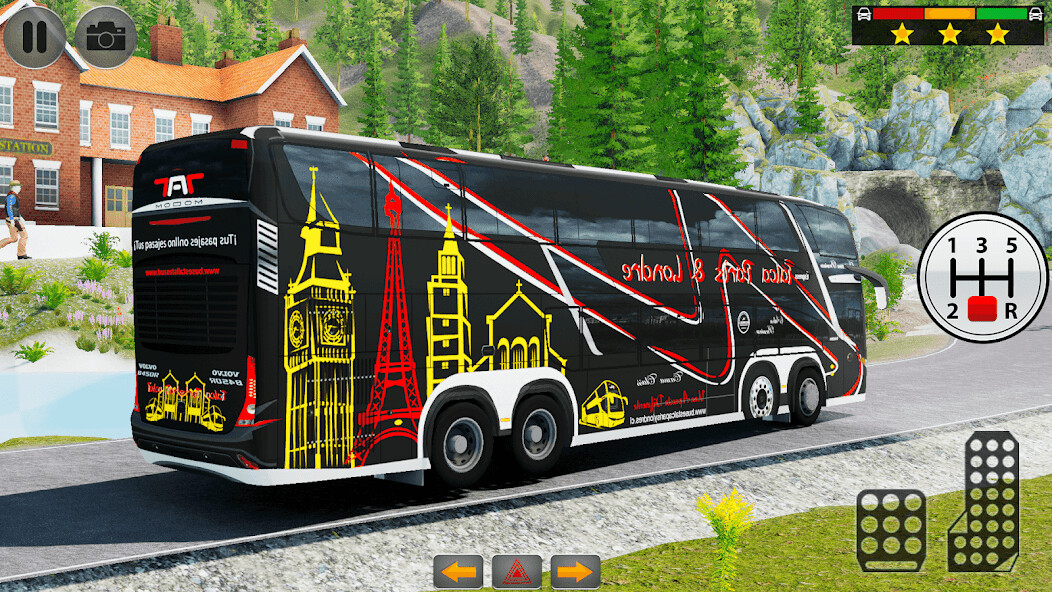The width and height of the screenshot is (1052, 592).
Task: Open the gear shifter knob
Action: [984, 308]
